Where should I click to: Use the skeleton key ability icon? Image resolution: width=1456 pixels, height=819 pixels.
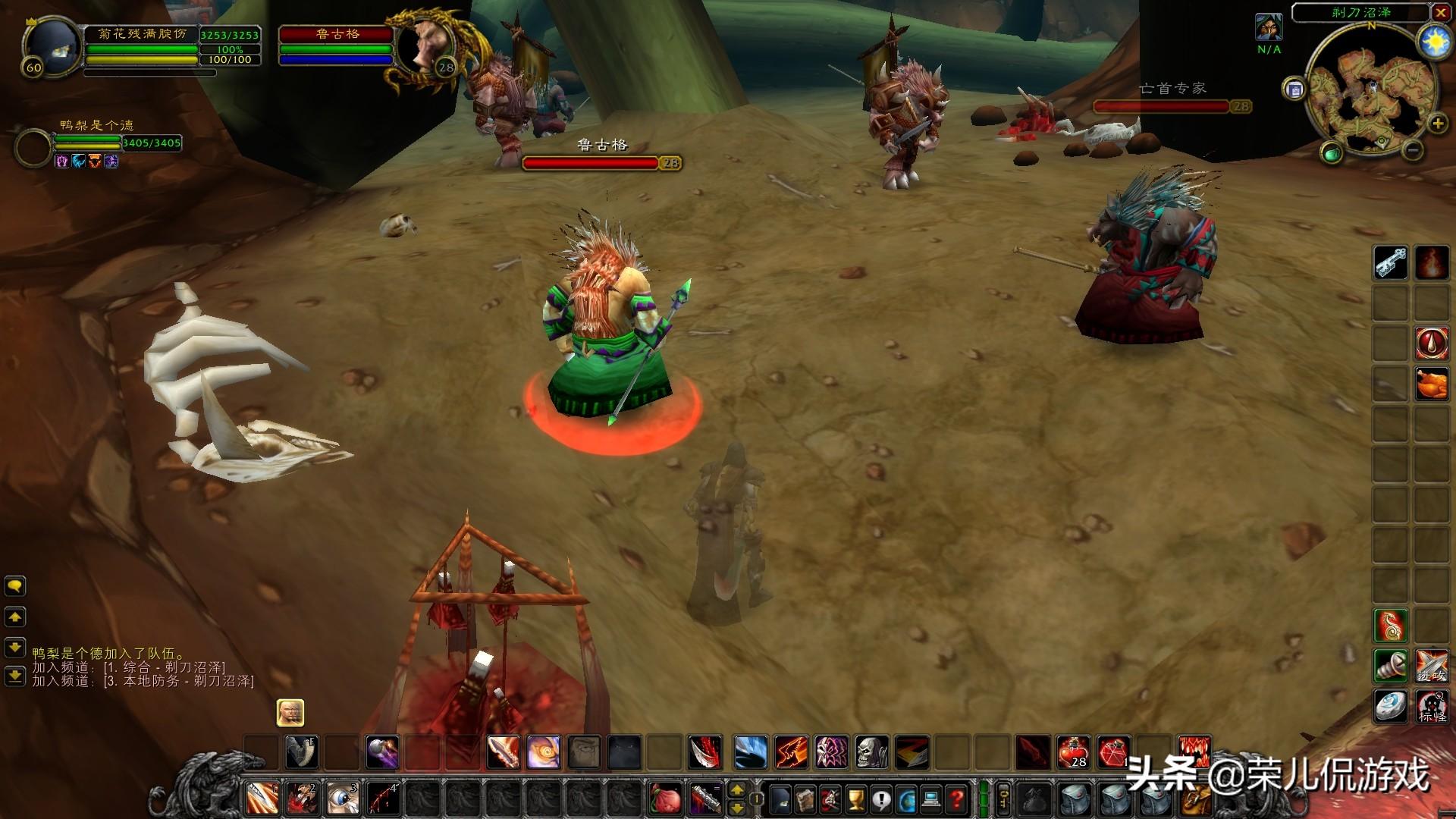(1391, 263)
